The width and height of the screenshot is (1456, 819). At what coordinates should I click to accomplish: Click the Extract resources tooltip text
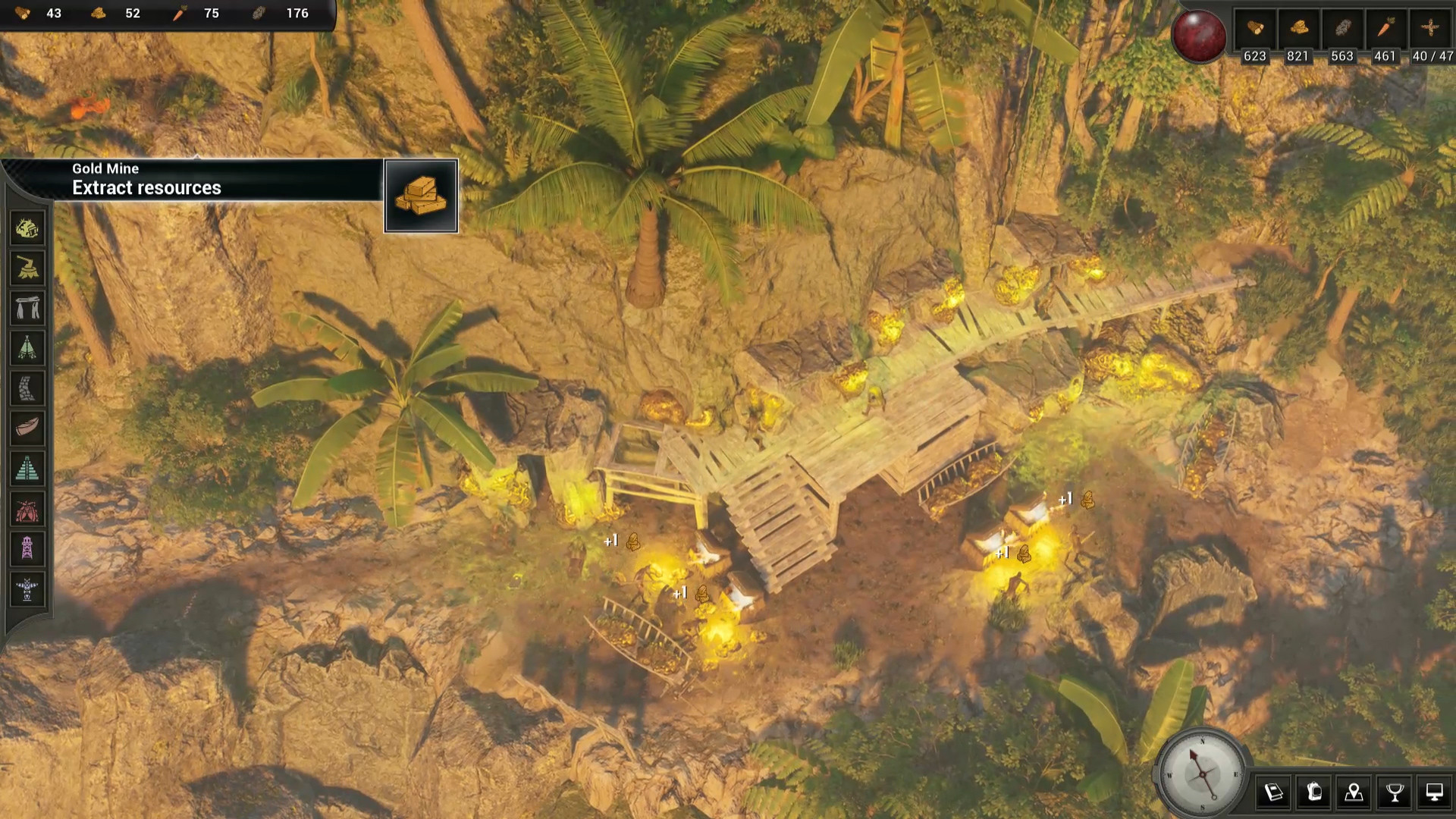coord(145,188)
